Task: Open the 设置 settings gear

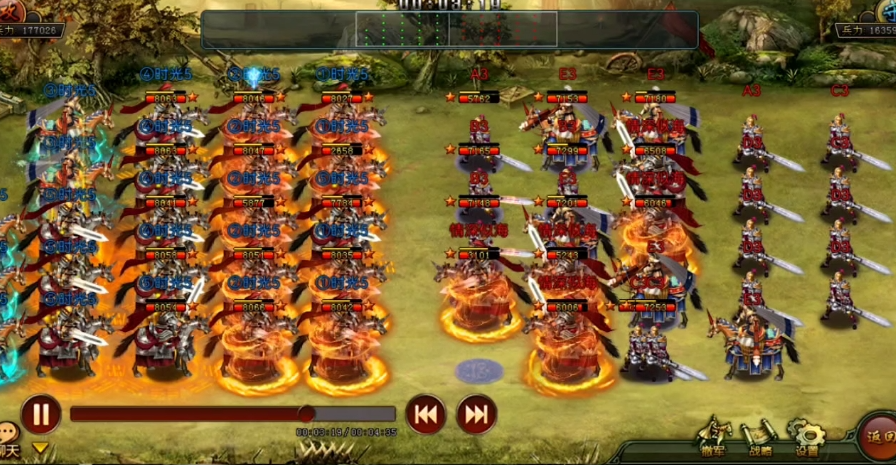Action: point(806,437)
